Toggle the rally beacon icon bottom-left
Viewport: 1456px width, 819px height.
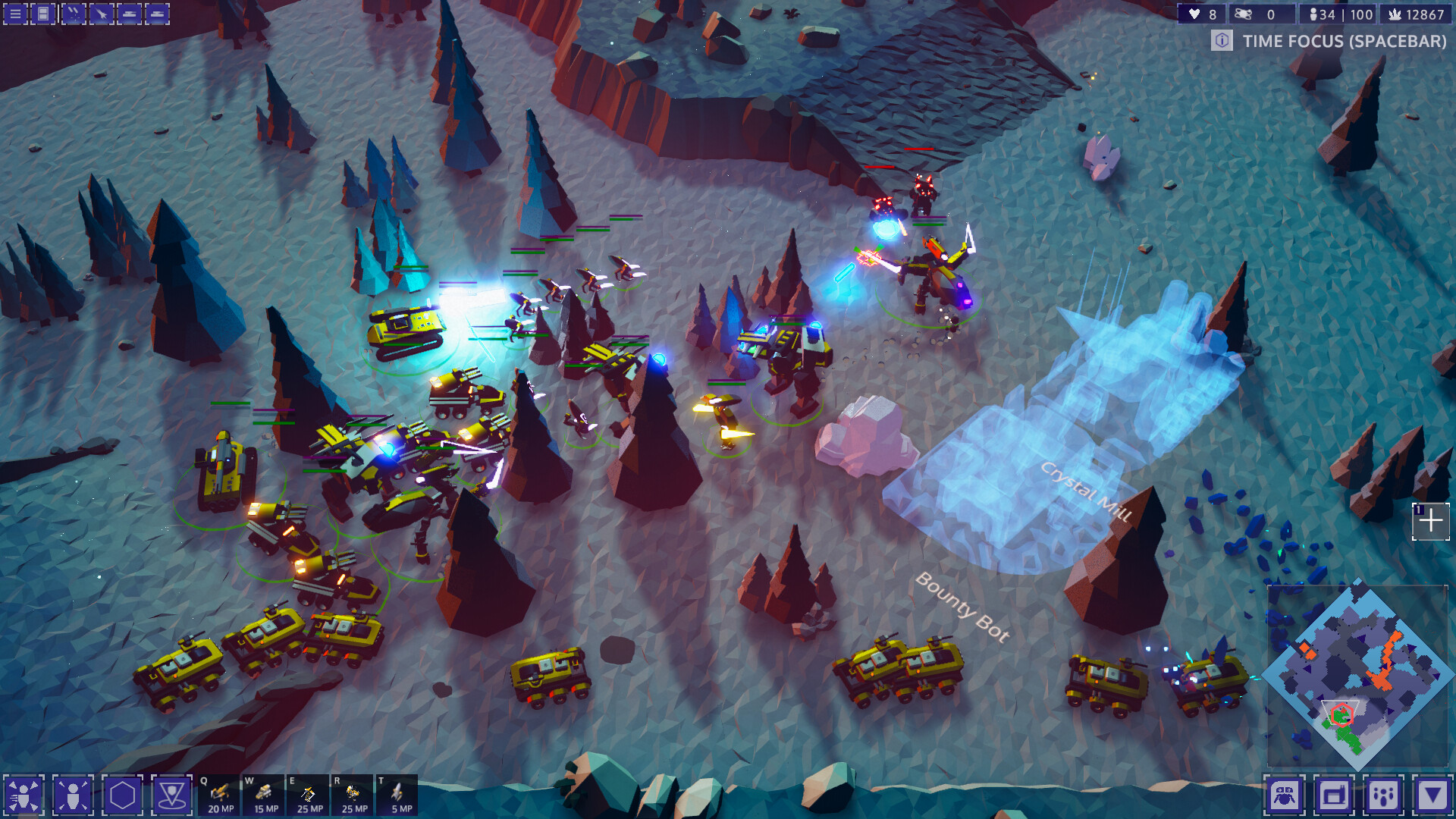[173, 796]
